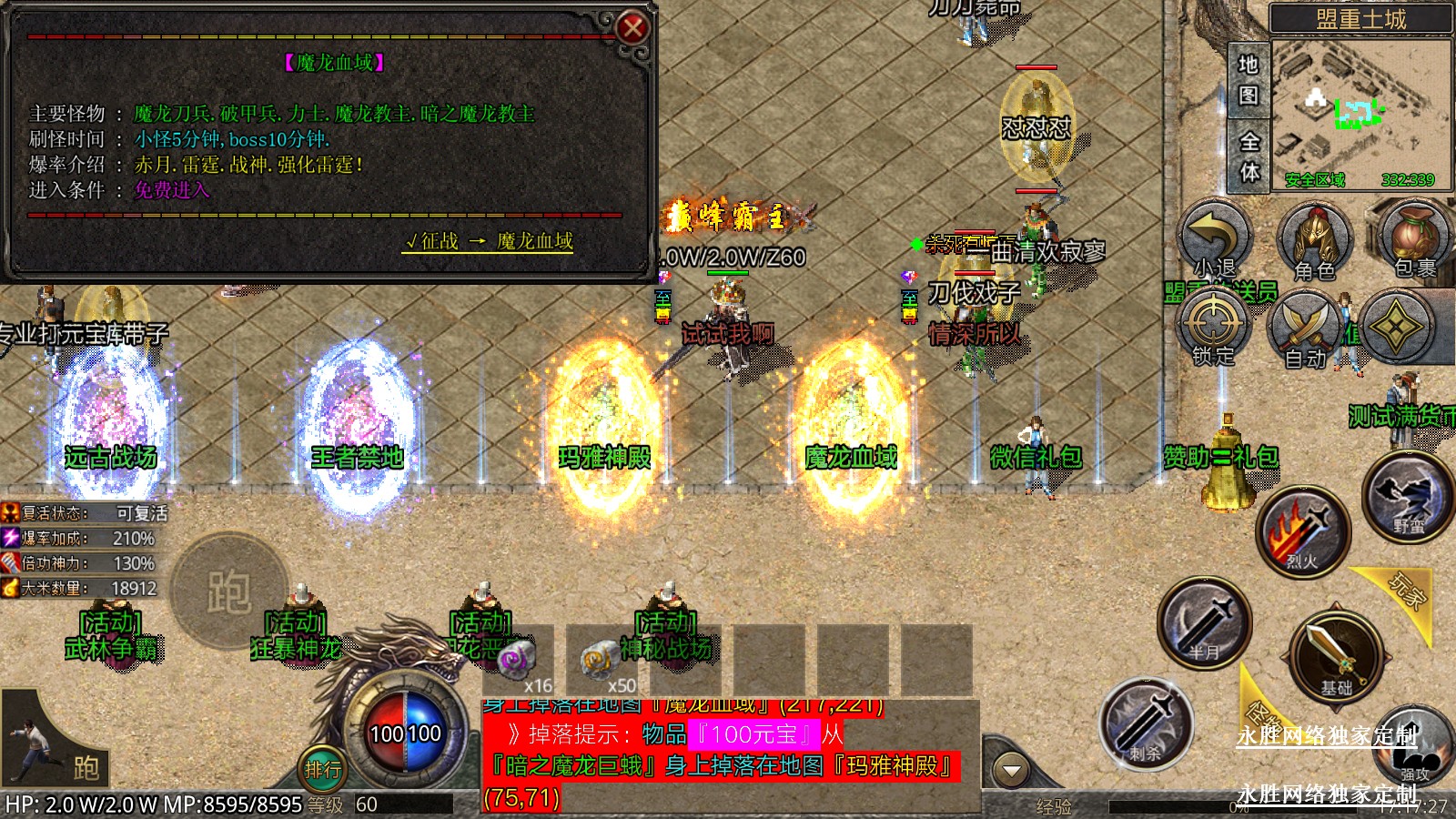Click the 地图 map button
This screenshot has width=1456, height=819.
tap(1248, 79)
